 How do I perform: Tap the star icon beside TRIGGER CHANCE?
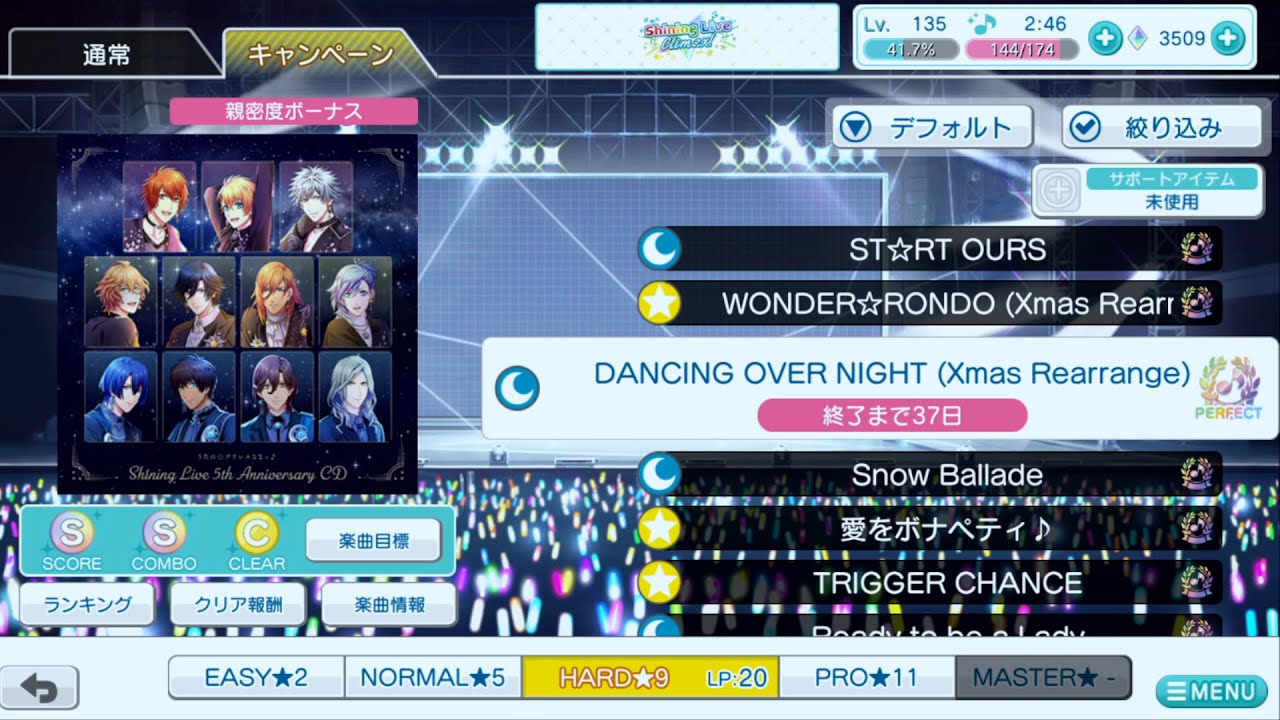click(x=660, y=583)
